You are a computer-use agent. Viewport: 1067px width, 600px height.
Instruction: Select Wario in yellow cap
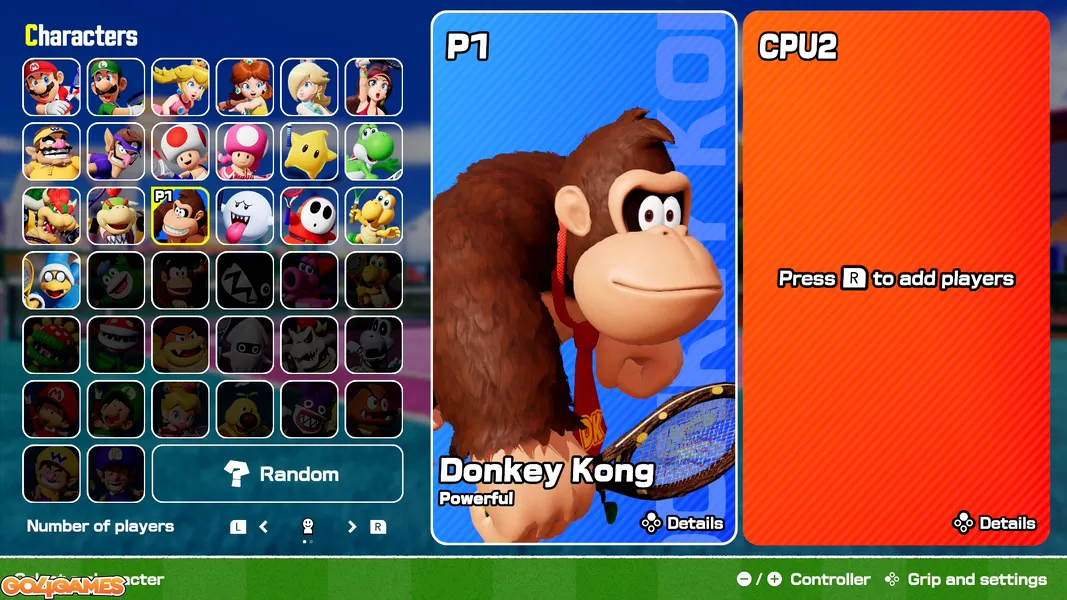pos(52,152)
